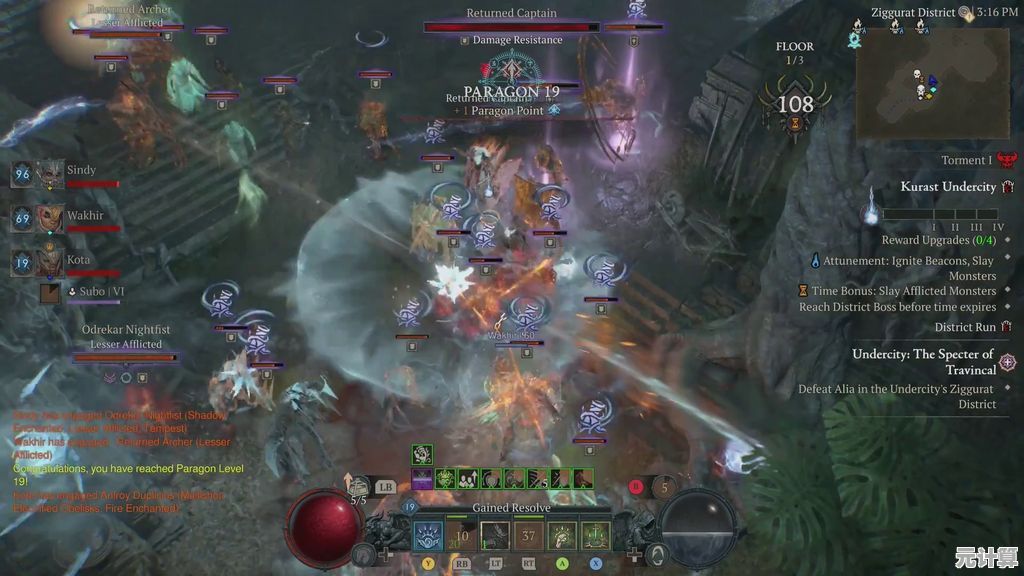Use the skill showing cooldown 10
This screenshot has height=576, width=1024.
[461, 535]
